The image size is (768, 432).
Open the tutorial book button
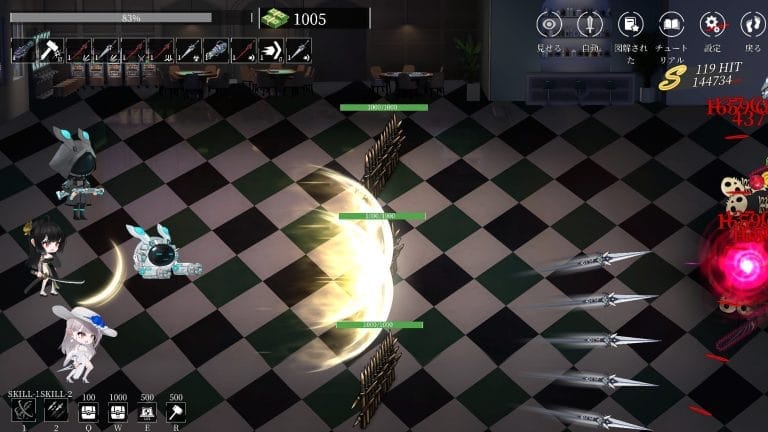[671, 24]
